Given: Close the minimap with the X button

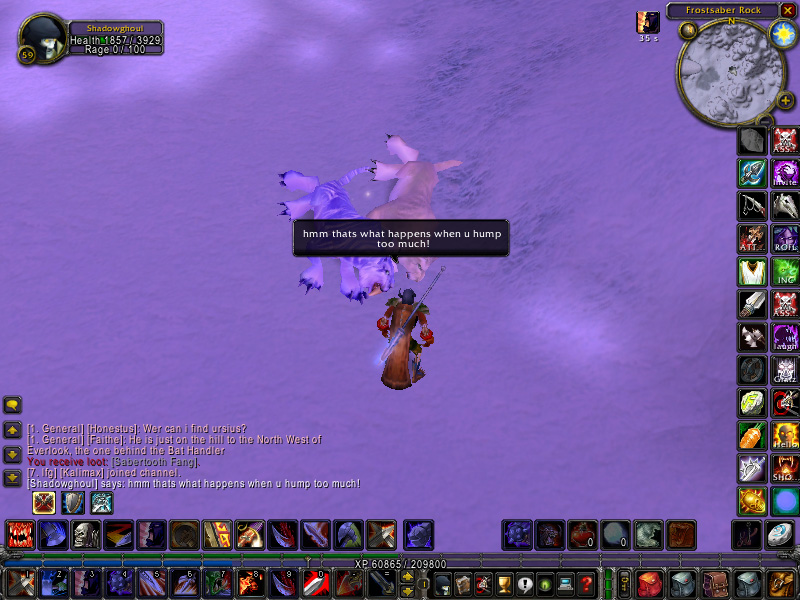Looking at the screenshot, I should pyautogui.click(x=788, y=10).
